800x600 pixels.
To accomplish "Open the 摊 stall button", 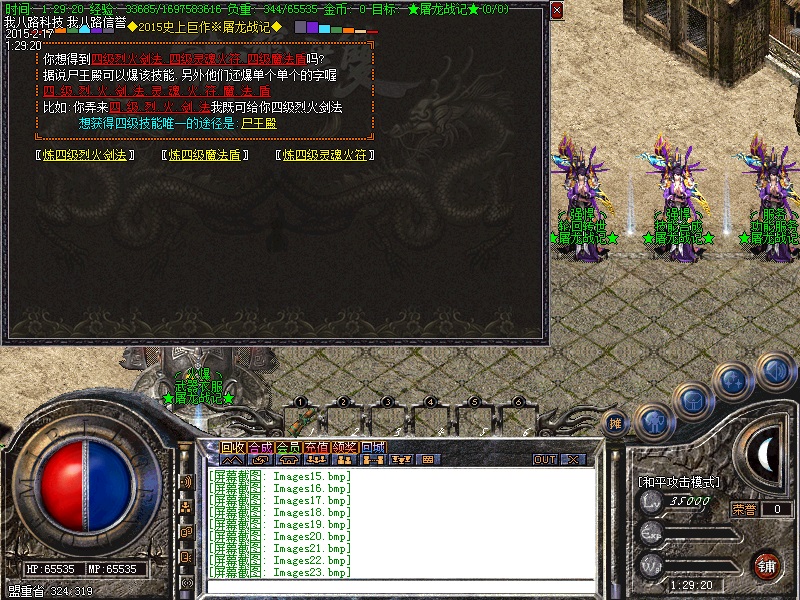I will (616, 424).
